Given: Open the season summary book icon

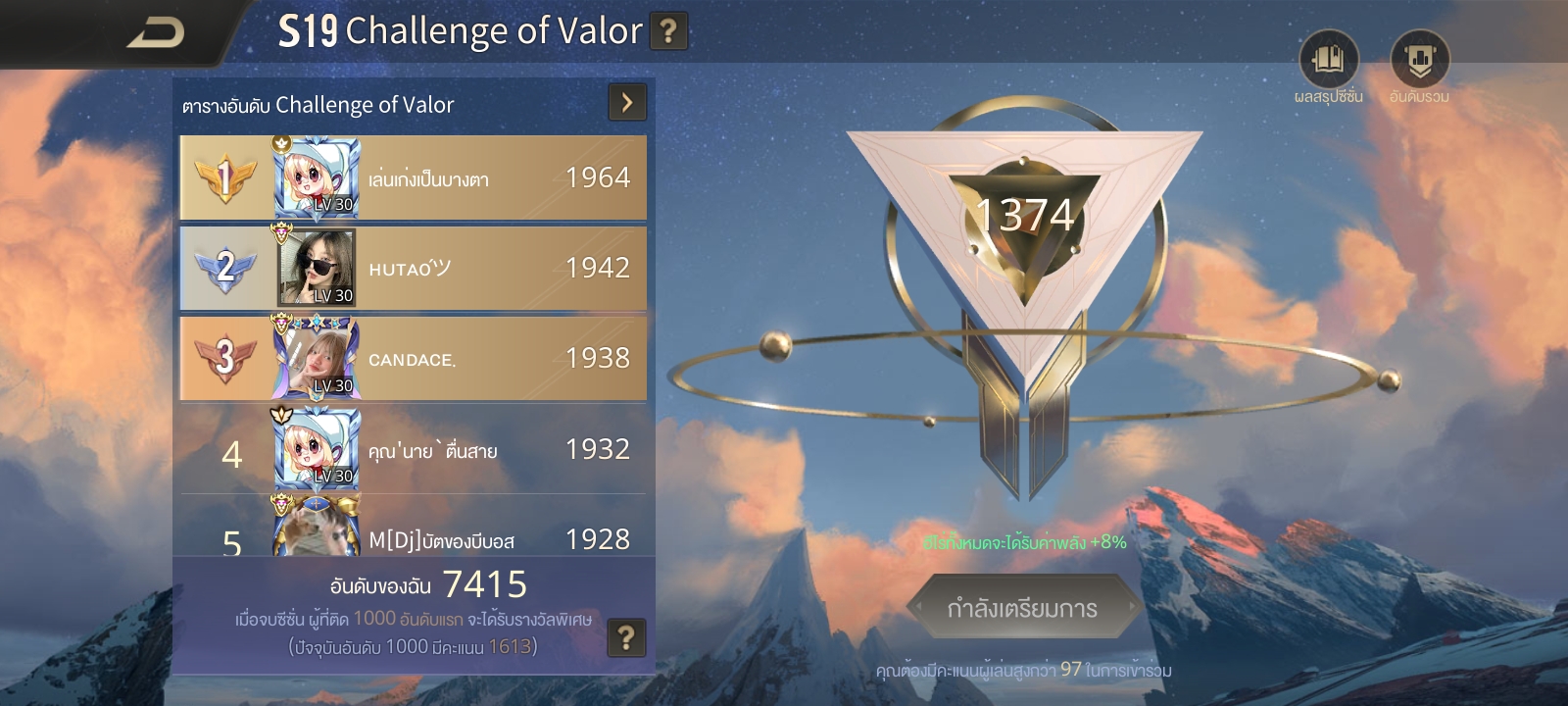Looking at the screenshot, I should point(1328,61).
